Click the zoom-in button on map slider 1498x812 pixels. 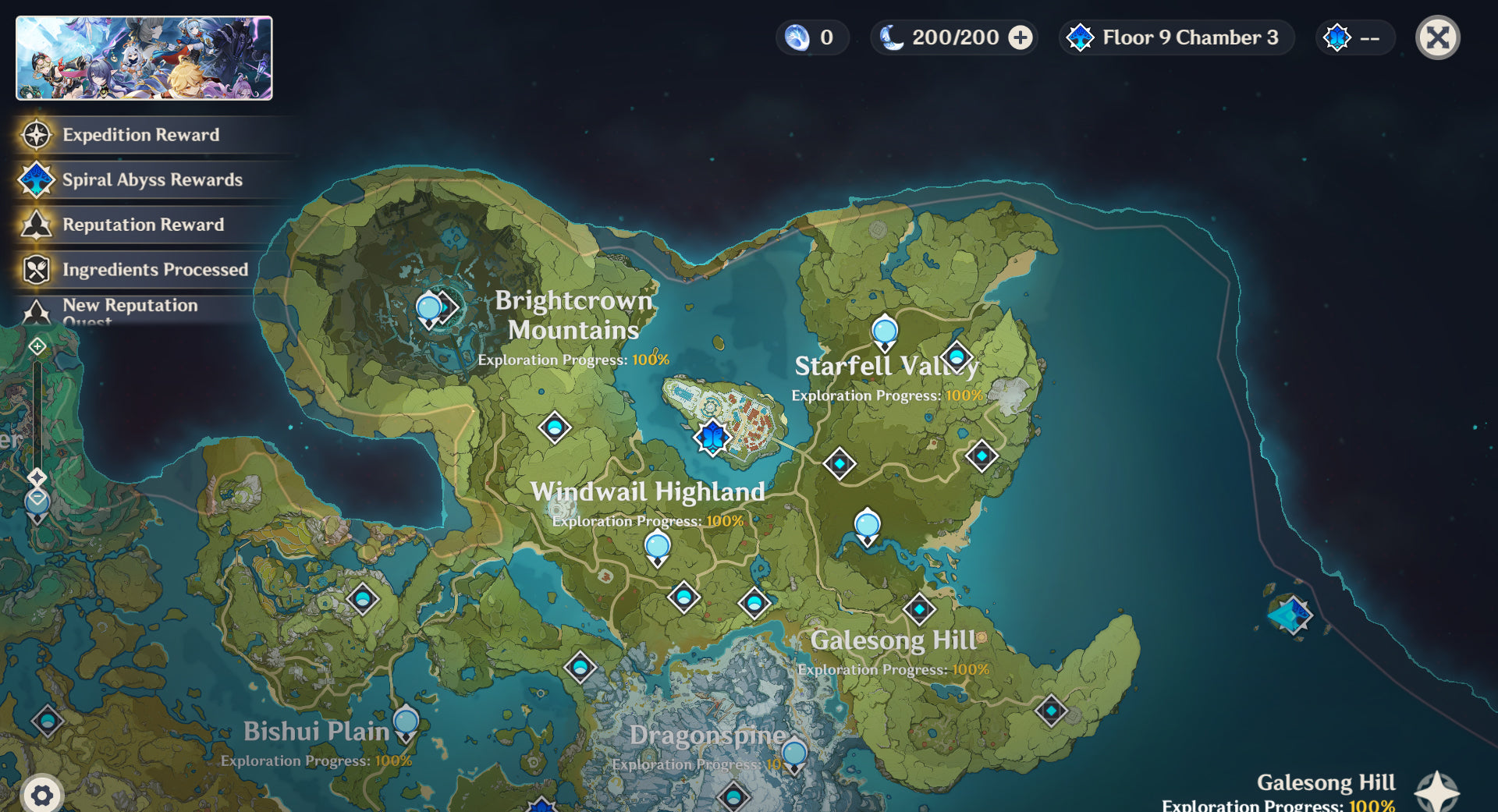coord(37,346)
